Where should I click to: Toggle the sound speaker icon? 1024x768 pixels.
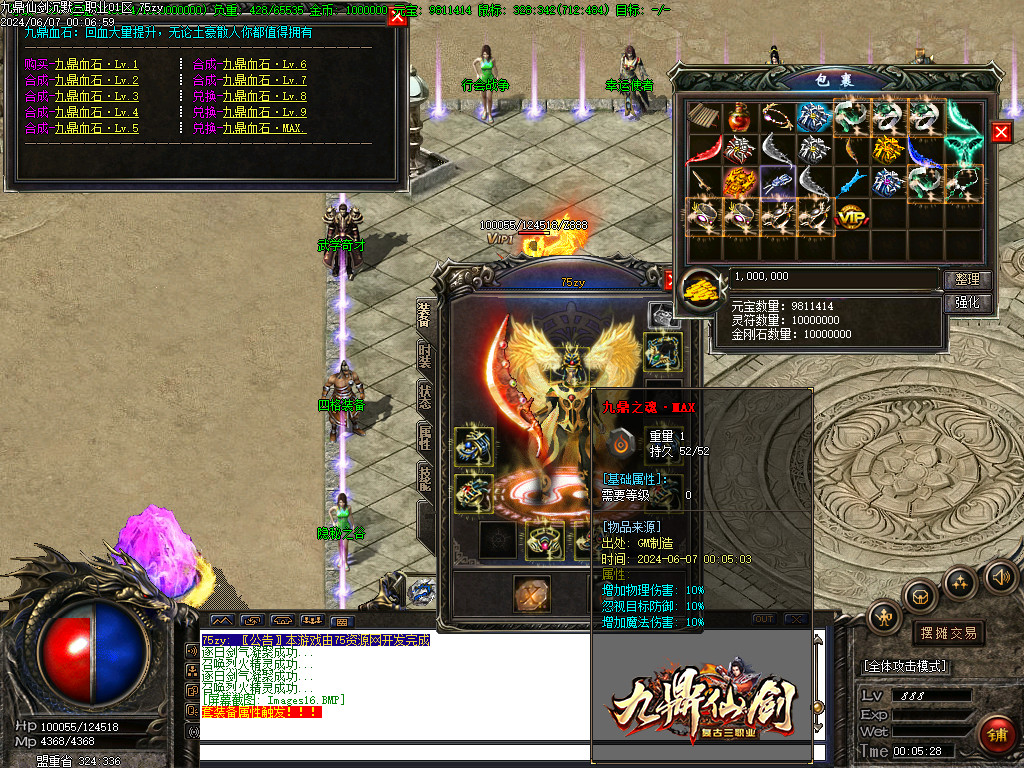click(x=1000, y=575)
